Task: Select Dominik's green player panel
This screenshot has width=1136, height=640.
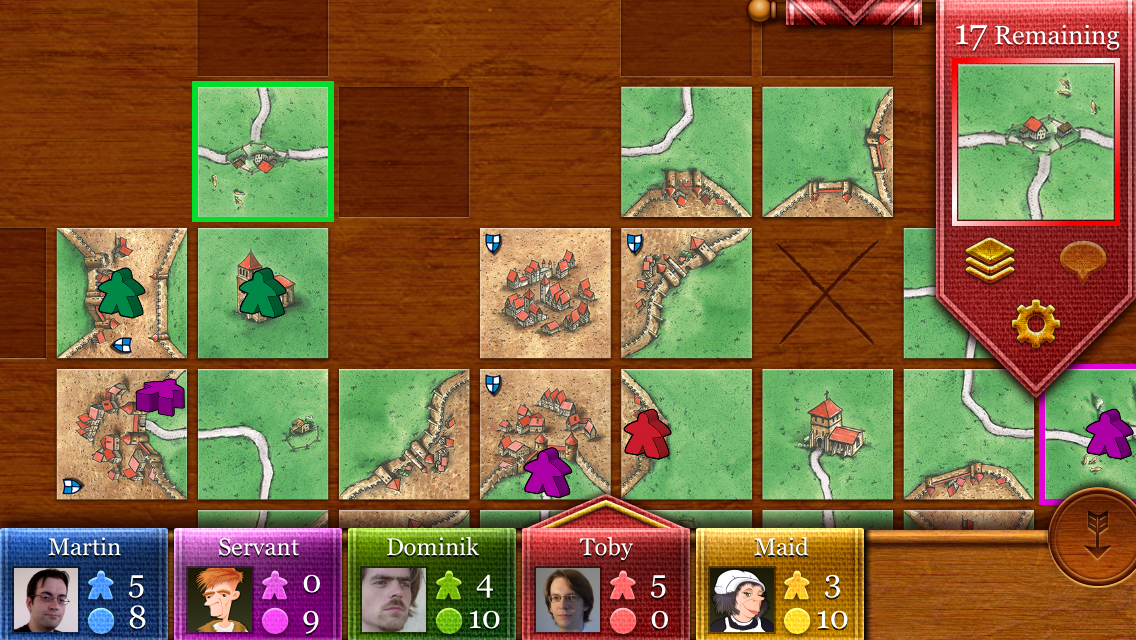Action: point(432,585)
